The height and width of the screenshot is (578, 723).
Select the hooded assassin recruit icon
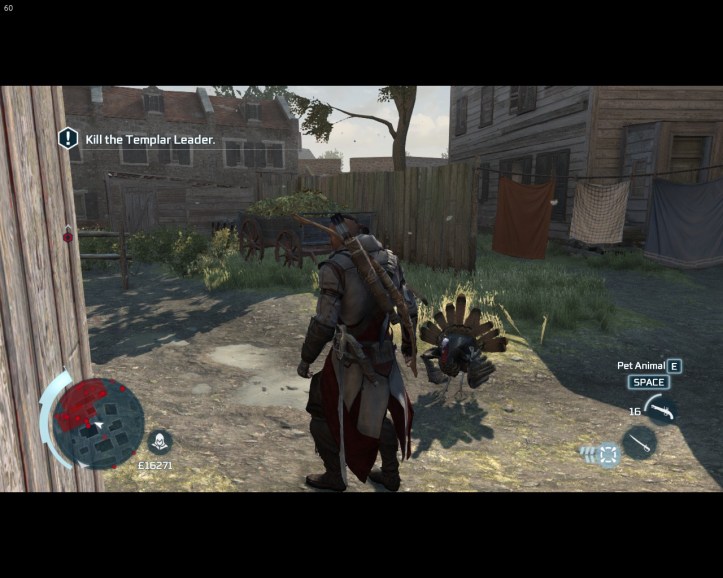tap(159, 441)
